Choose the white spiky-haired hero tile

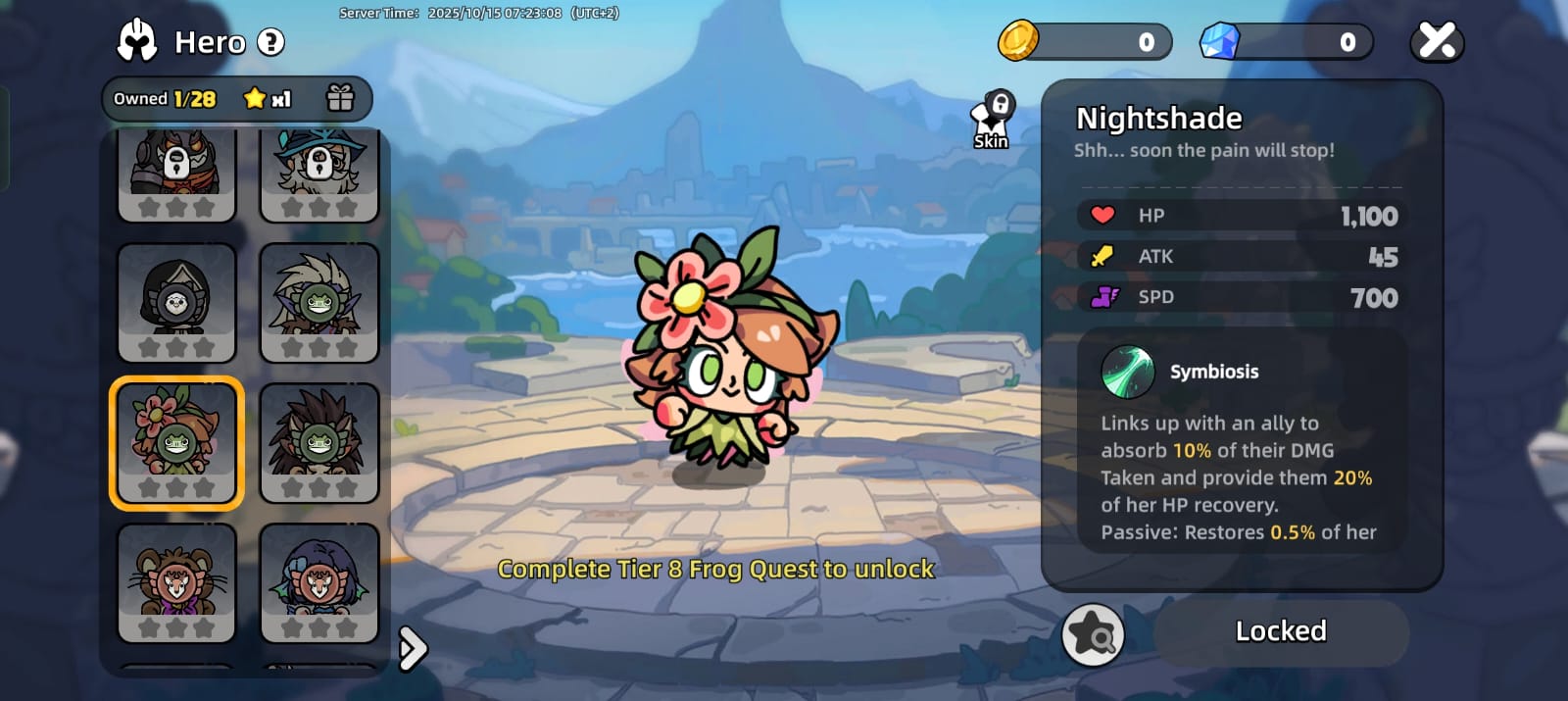click(x=319, y=302)
